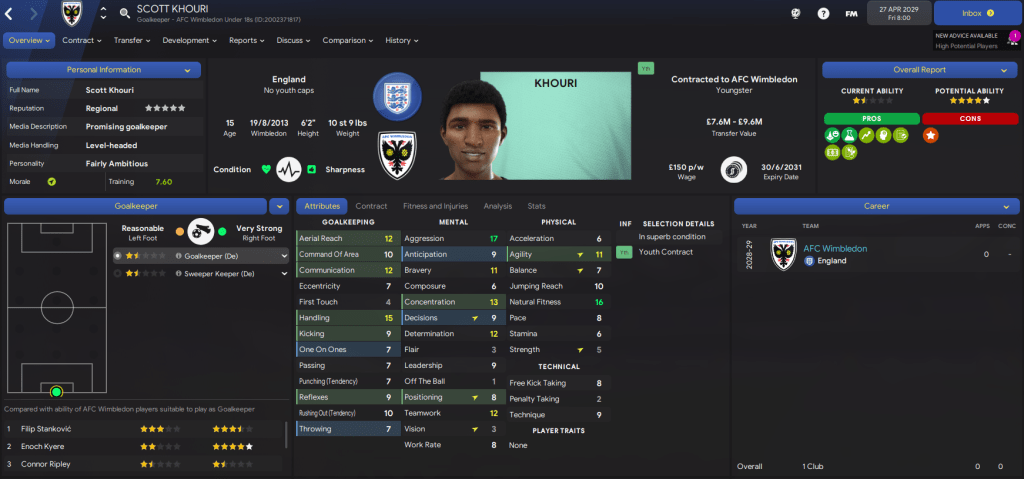Viewport: 1024px width, 479px height.
Task: Show the Stats tab
Action: (x=536, y=206)
